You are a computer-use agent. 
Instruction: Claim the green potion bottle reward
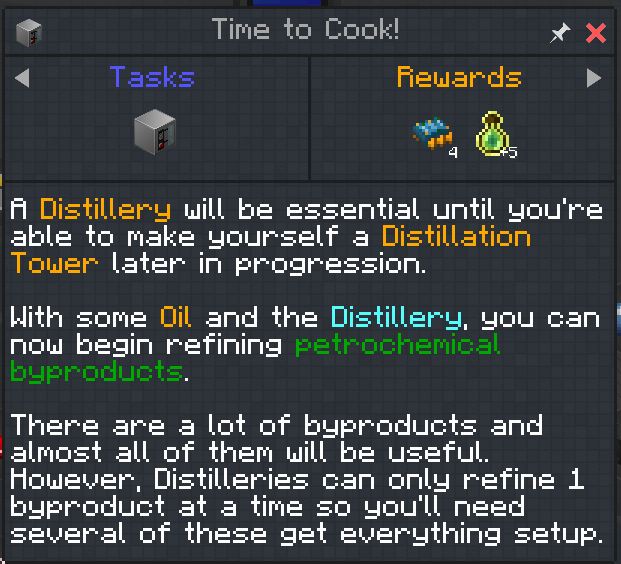[x=494, y=136]
